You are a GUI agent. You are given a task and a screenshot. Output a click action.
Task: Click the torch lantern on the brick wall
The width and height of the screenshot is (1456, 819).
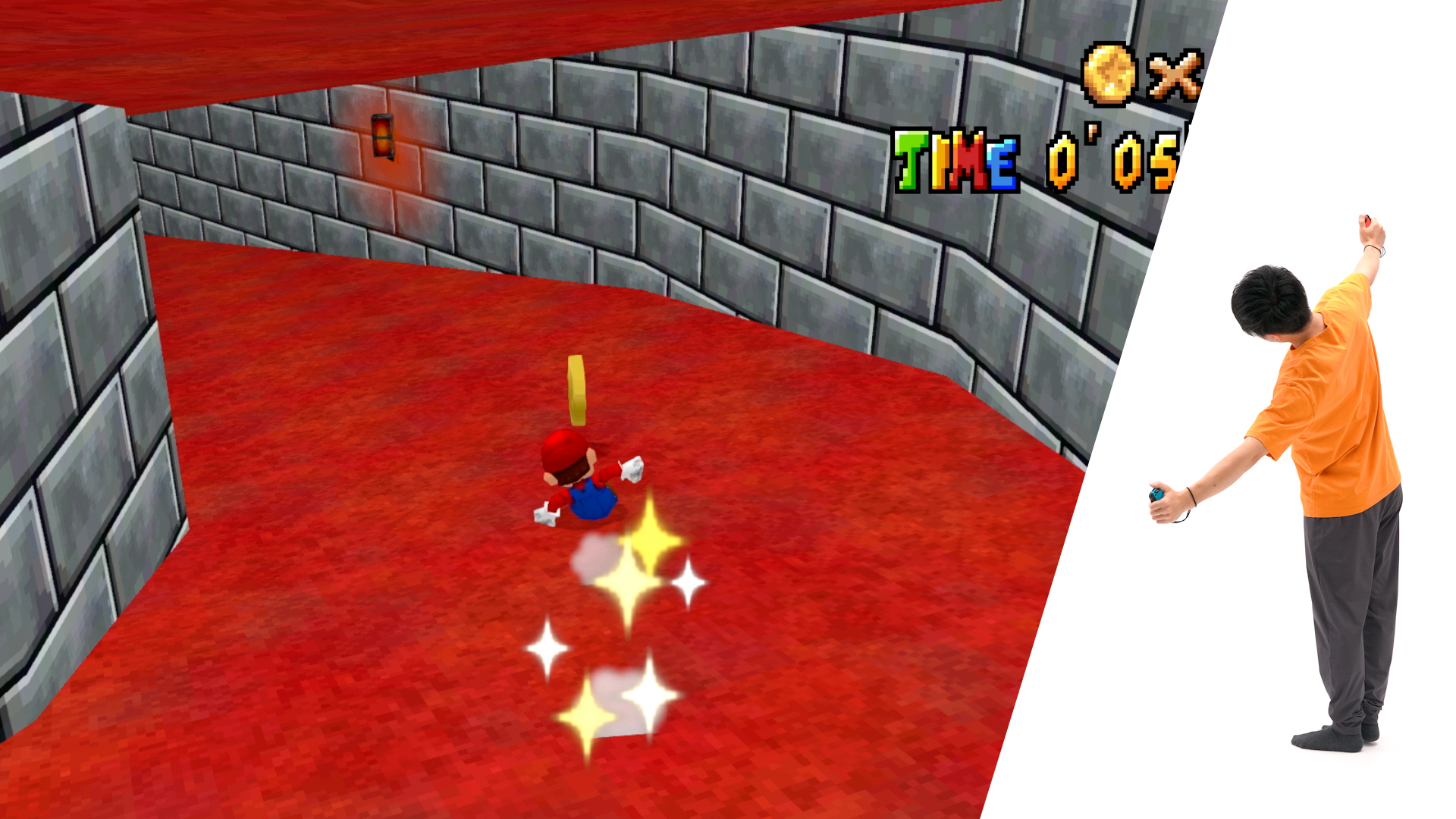pos(381,136)
